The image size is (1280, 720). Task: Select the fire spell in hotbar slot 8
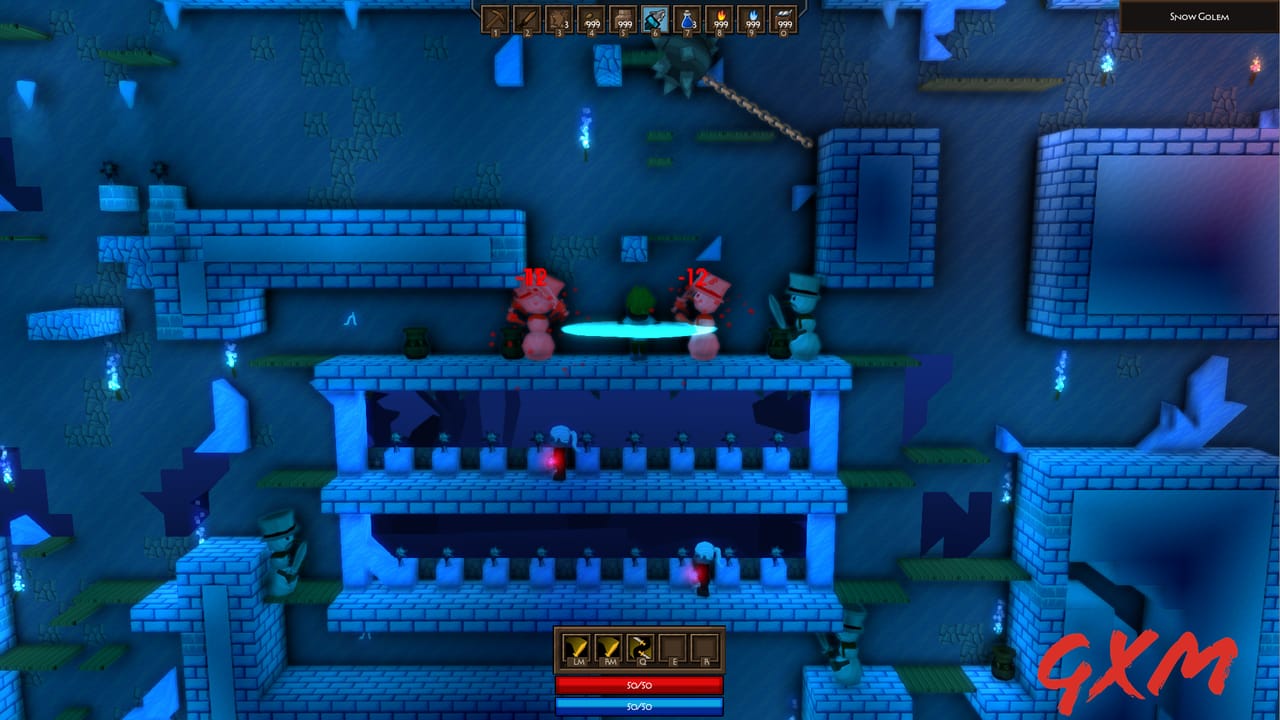coord(718,17)
